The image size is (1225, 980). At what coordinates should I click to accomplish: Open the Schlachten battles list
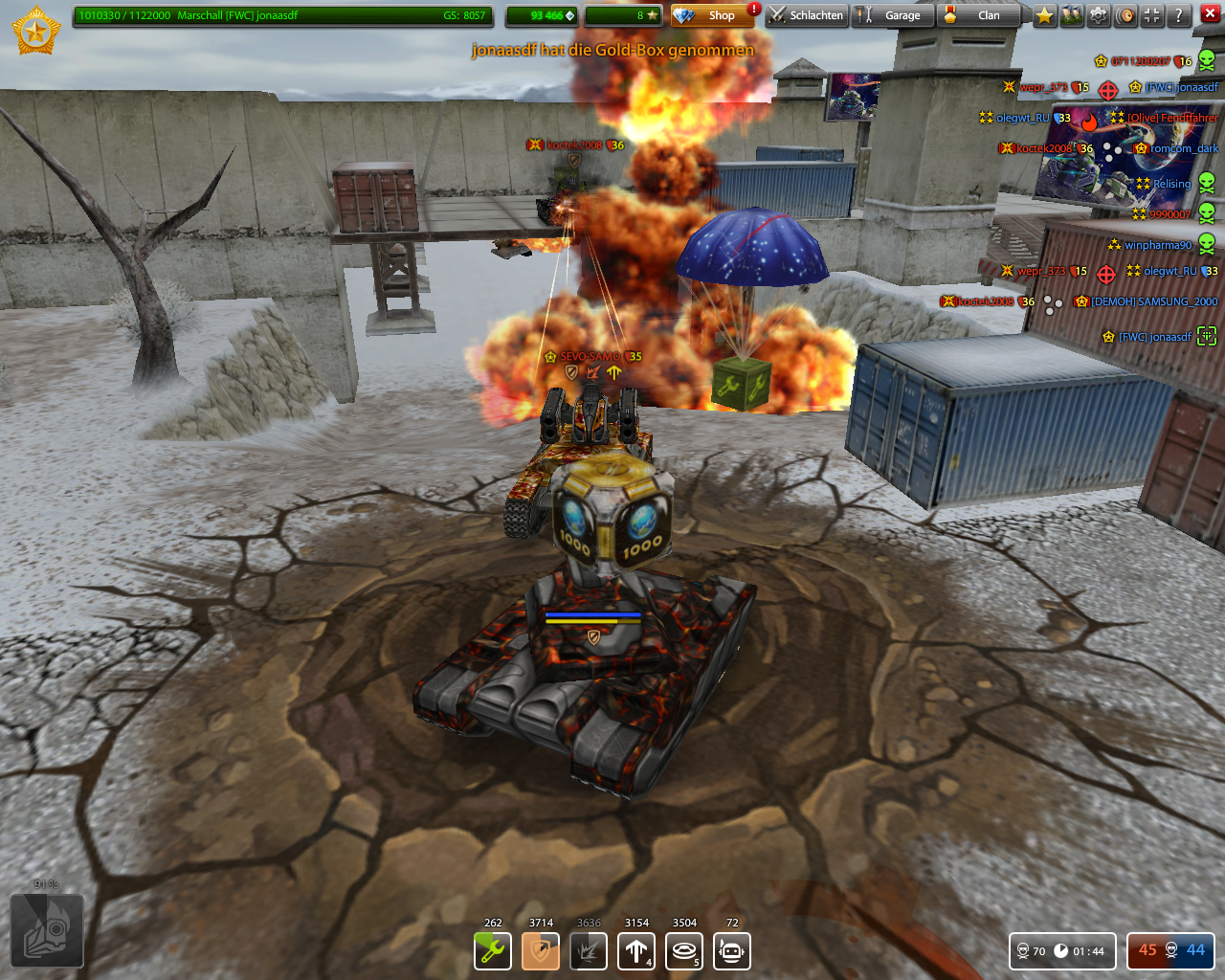[807, 15]
